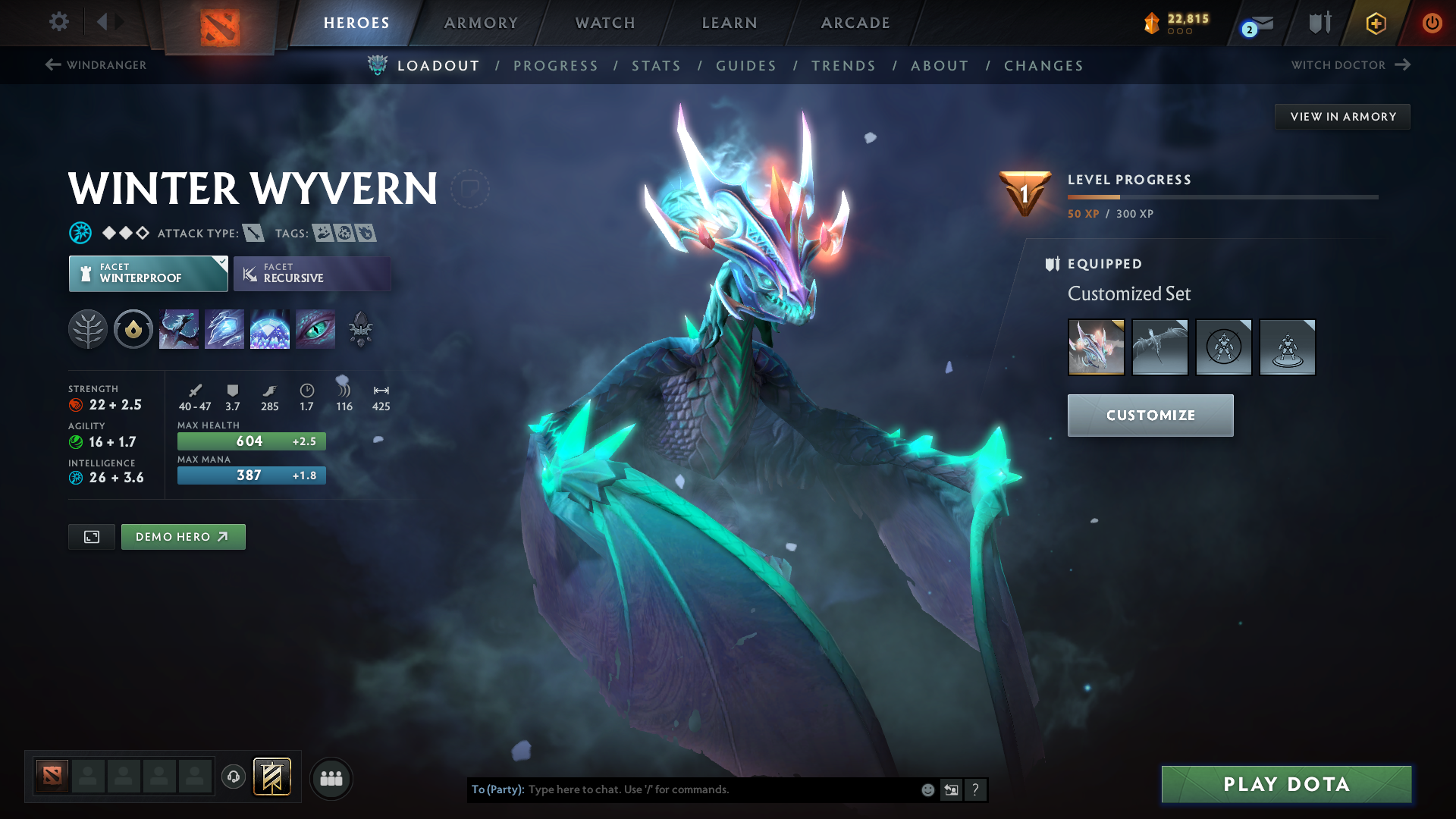Open party voice chat headset icon
The height and width of the screenshot is (819, 1456).
(x=233, y=777)
